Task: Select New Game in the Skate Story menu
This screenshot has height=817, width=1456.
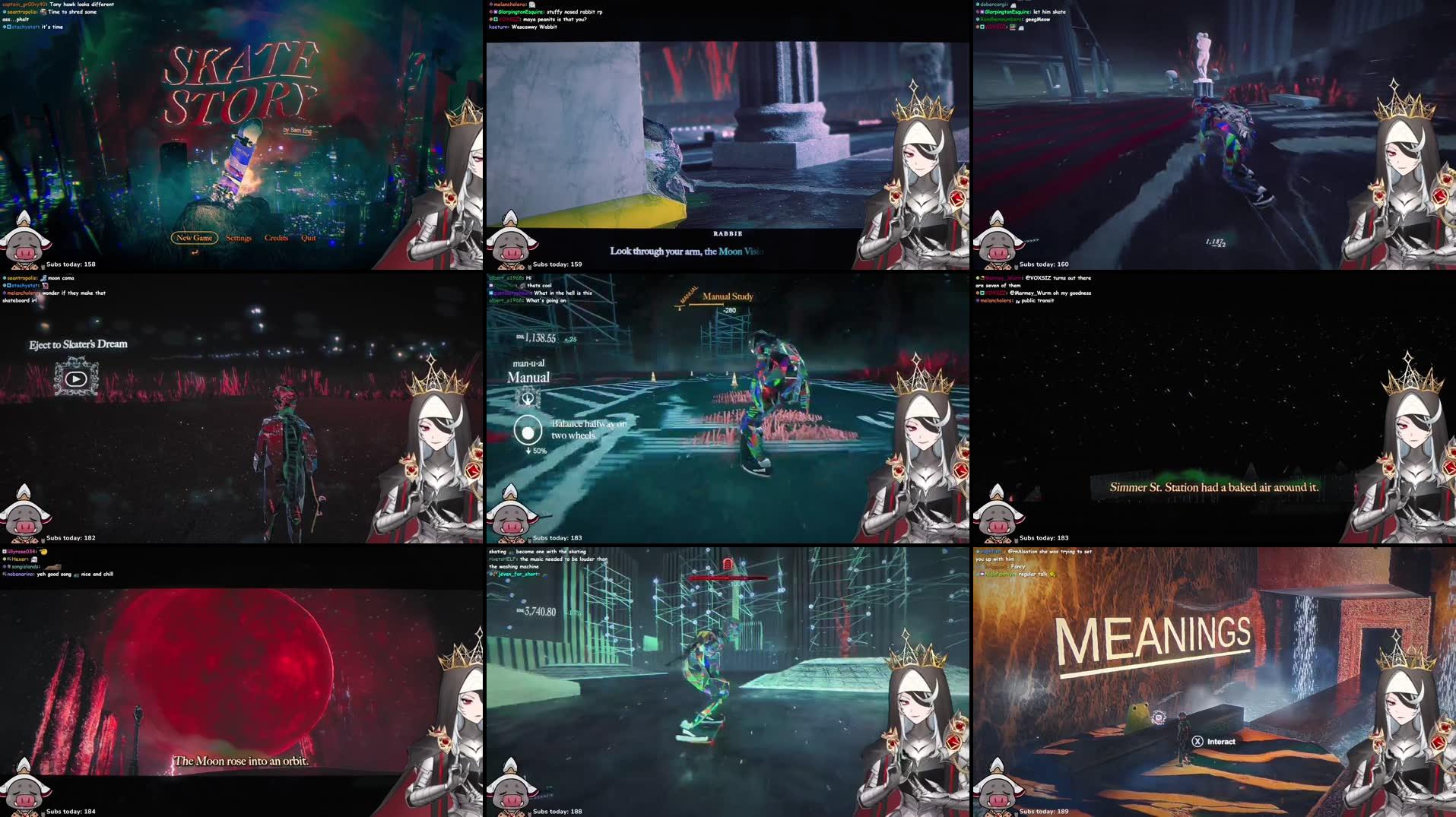Action: click(x=195, y=238)
